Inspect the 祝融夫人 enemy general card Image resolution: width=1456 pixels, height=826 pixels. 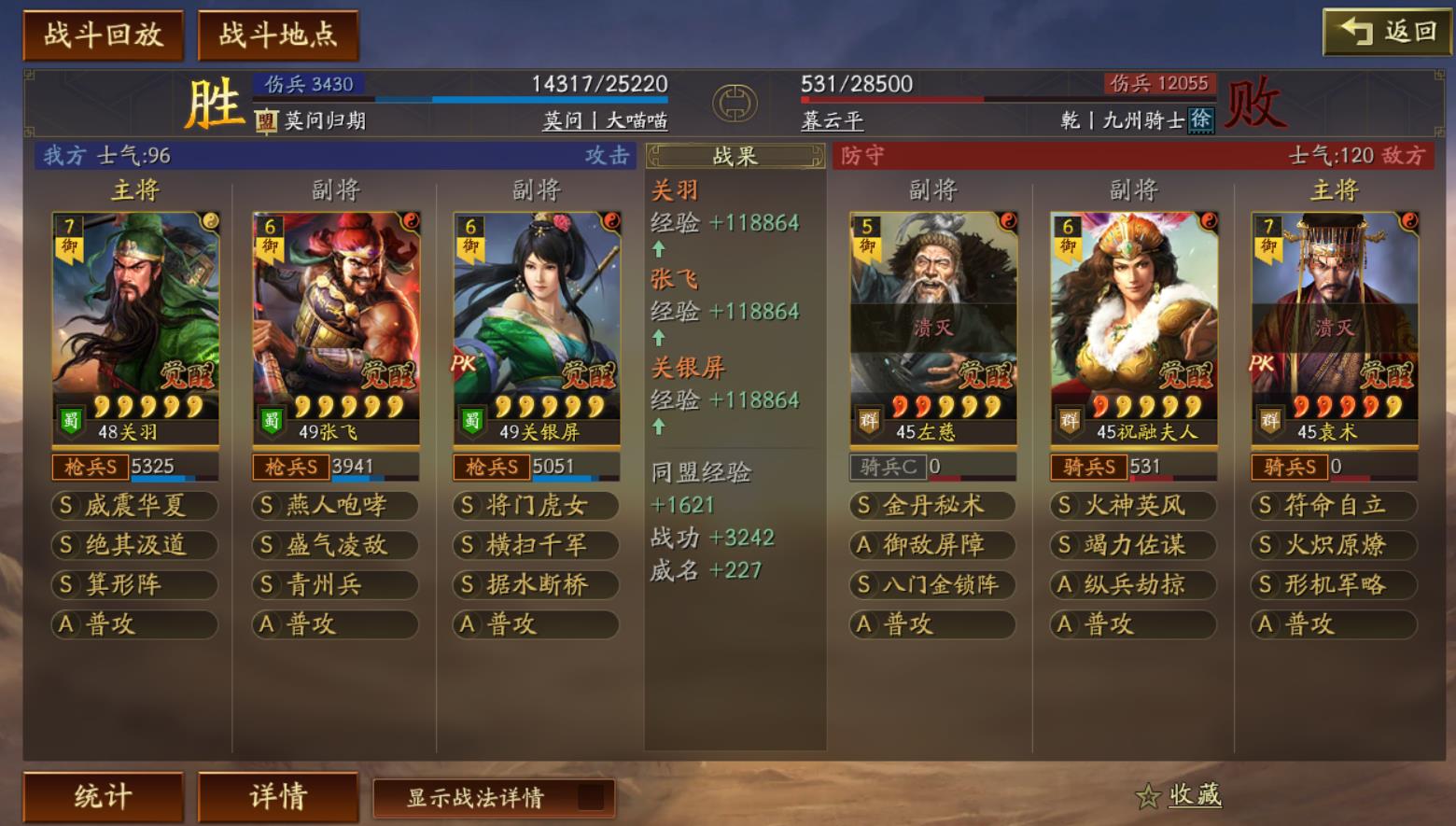click(1134, 327)
